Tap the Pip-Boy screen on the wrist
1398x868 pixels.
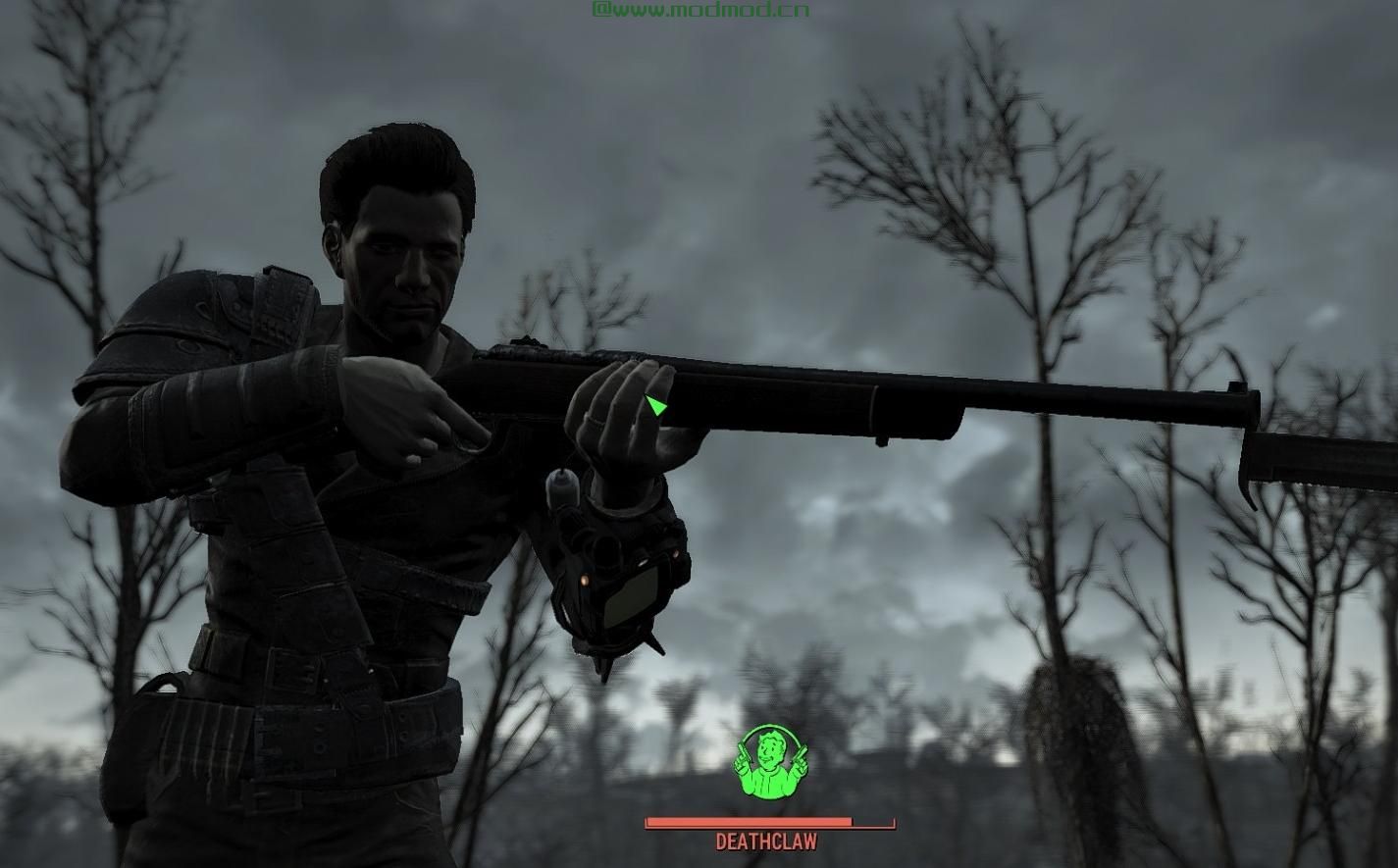click(x=632, y=596)
